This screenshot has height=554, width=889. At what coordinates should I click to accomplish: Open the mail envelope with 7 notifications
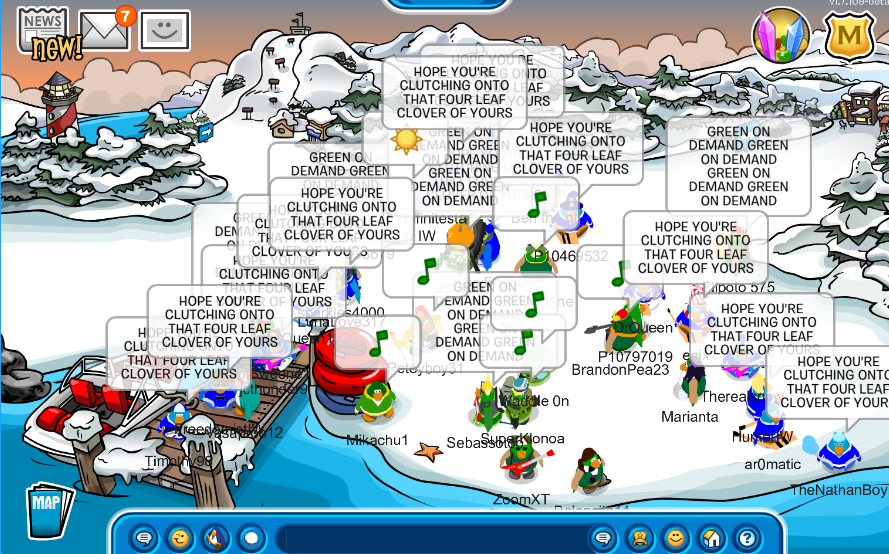104,30
